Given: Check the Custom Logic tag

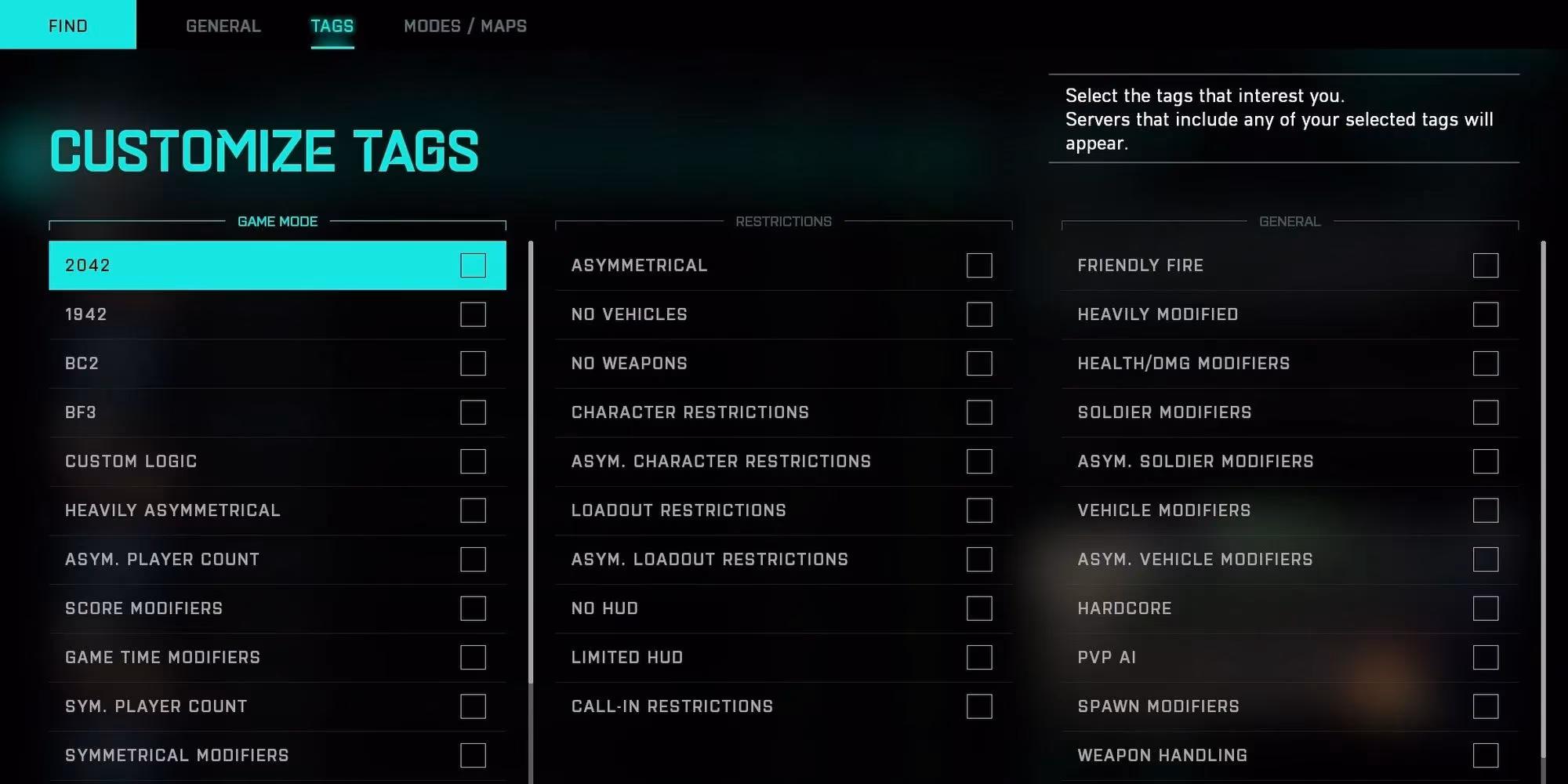Looking at the screenshot, I should click(474, 461).
